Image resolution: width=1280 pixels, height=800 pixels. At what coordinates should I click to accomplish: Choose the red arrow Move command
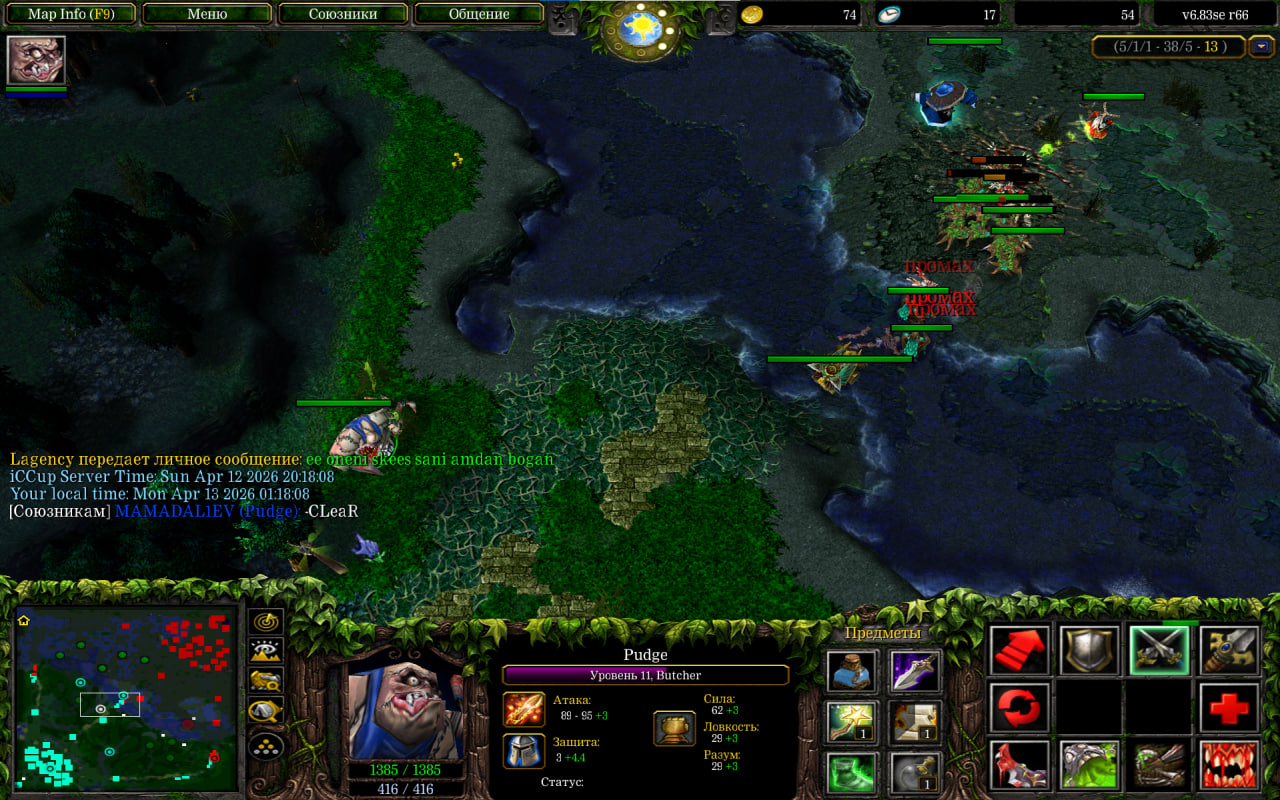[x=1020, y=650]
